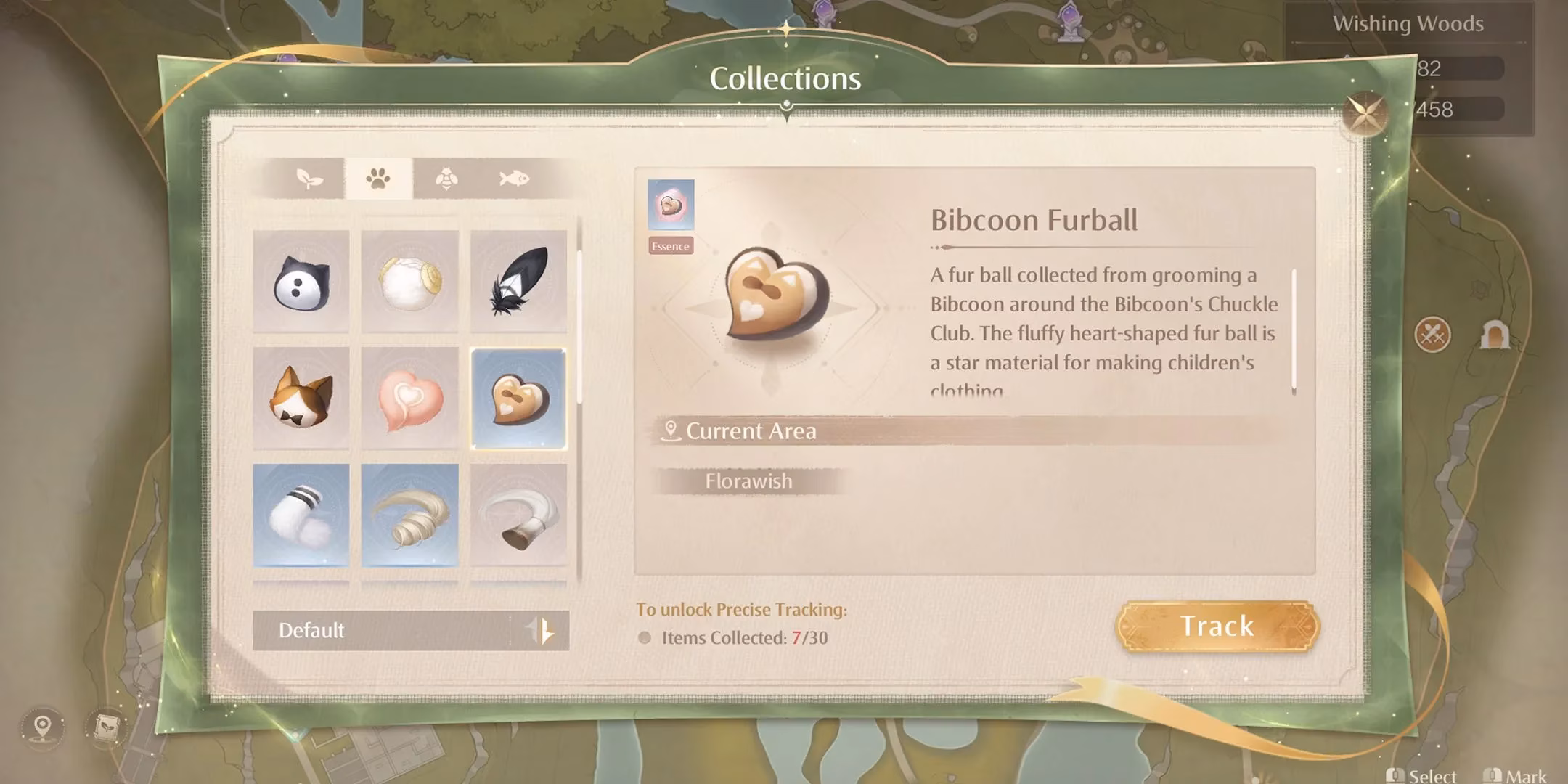This screenshot has height=784, width=1568.
Task: Open the map pin marker button
Action: pyautogui.click(x=43, y=726)
